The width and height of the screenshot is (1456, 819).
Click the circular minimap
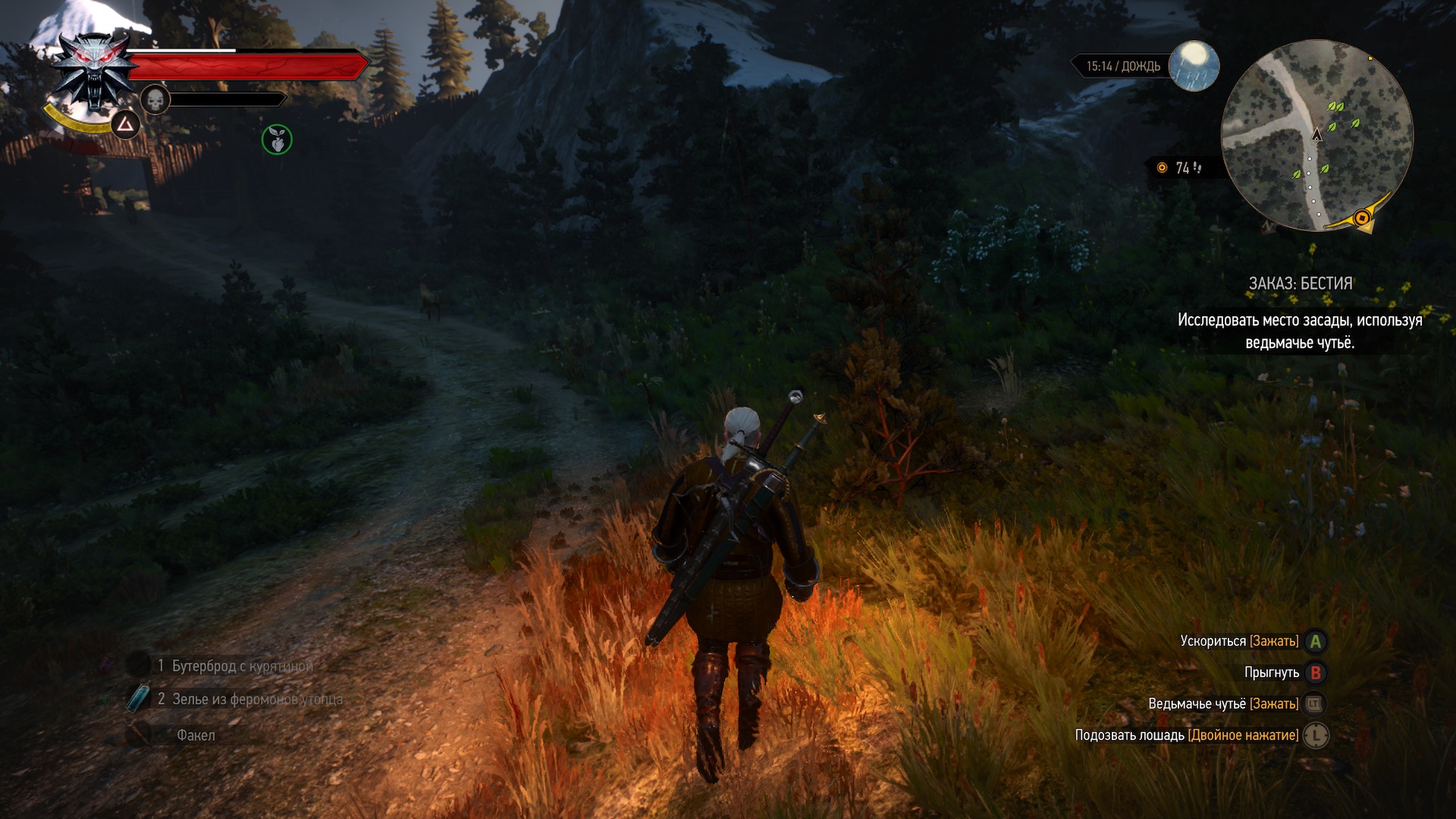tap(1317, 136)
